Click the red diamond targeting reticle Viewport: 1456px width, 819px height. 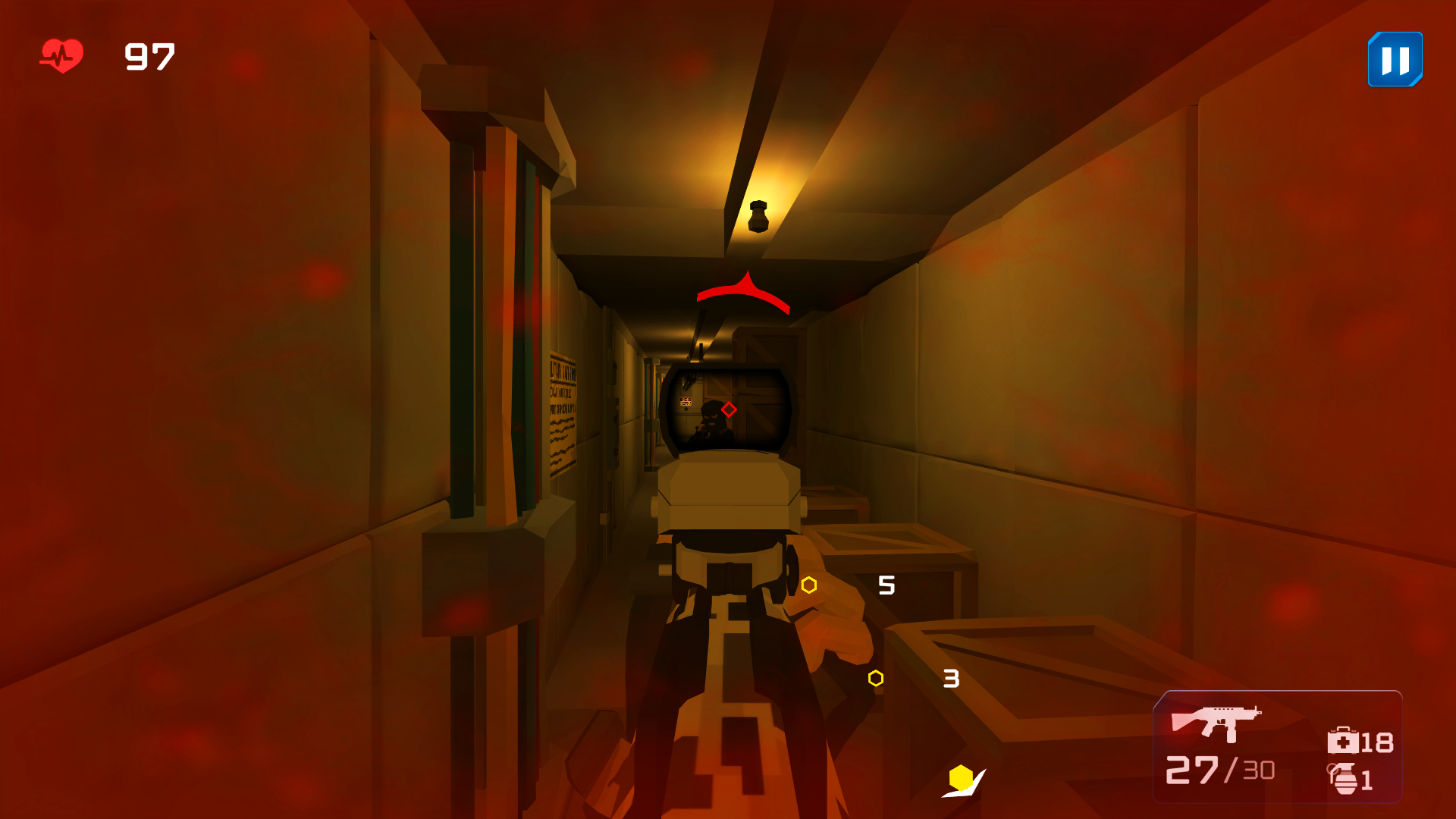(727, 410)
